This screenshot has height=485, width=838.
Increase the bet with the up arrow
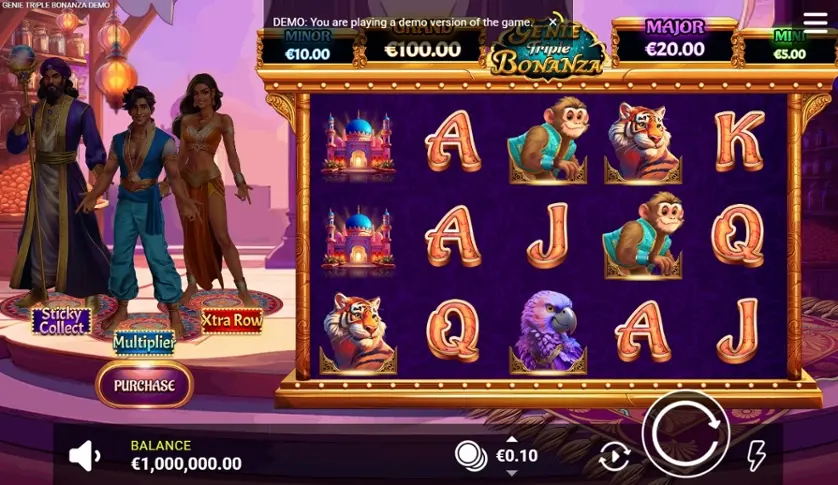tap(512, 439)
